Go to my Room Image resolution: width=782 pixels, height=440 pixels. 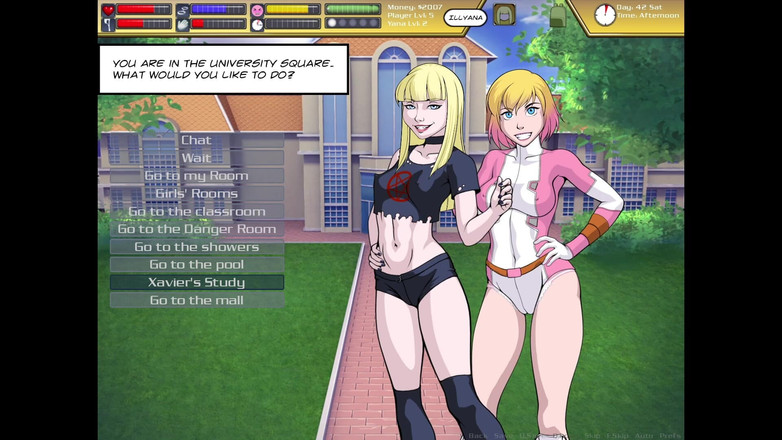pos(196,176)
